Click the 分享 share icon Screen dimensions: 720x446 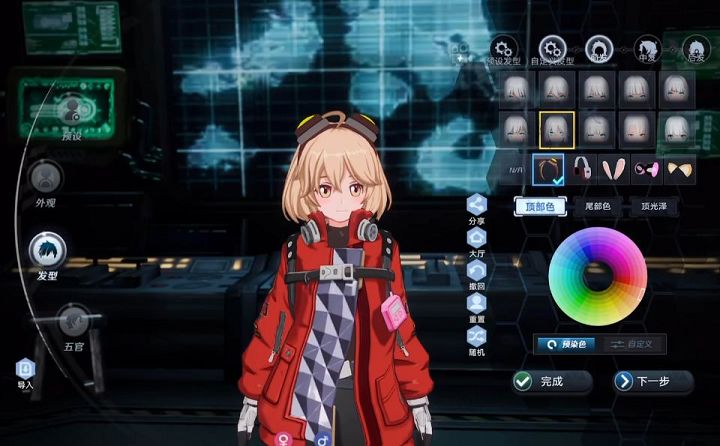click(477, 203)
